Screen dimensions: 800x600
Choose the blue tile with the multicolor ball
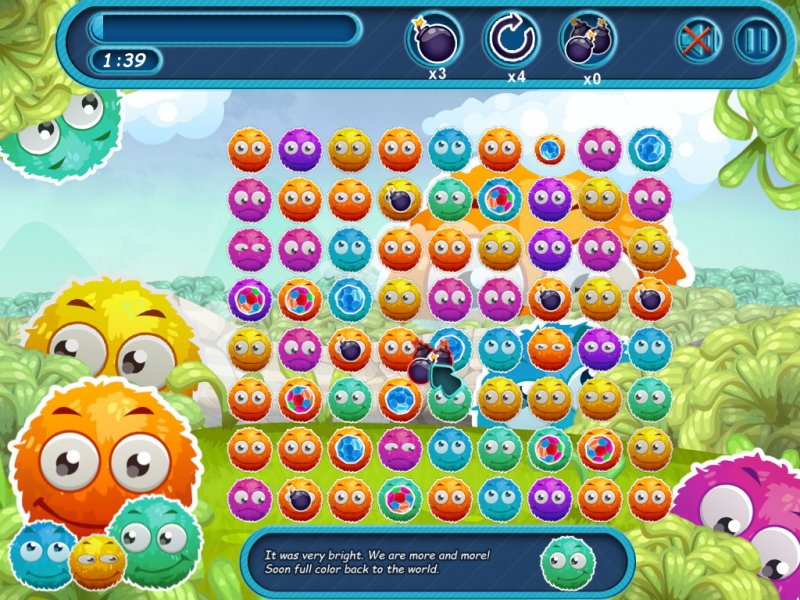tap(500, 199)
